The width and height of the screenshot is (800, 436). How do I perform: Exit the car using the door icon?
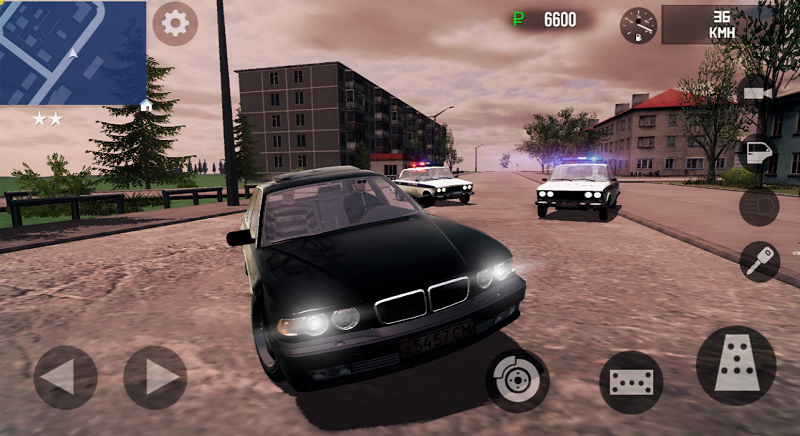pos(757,152)
